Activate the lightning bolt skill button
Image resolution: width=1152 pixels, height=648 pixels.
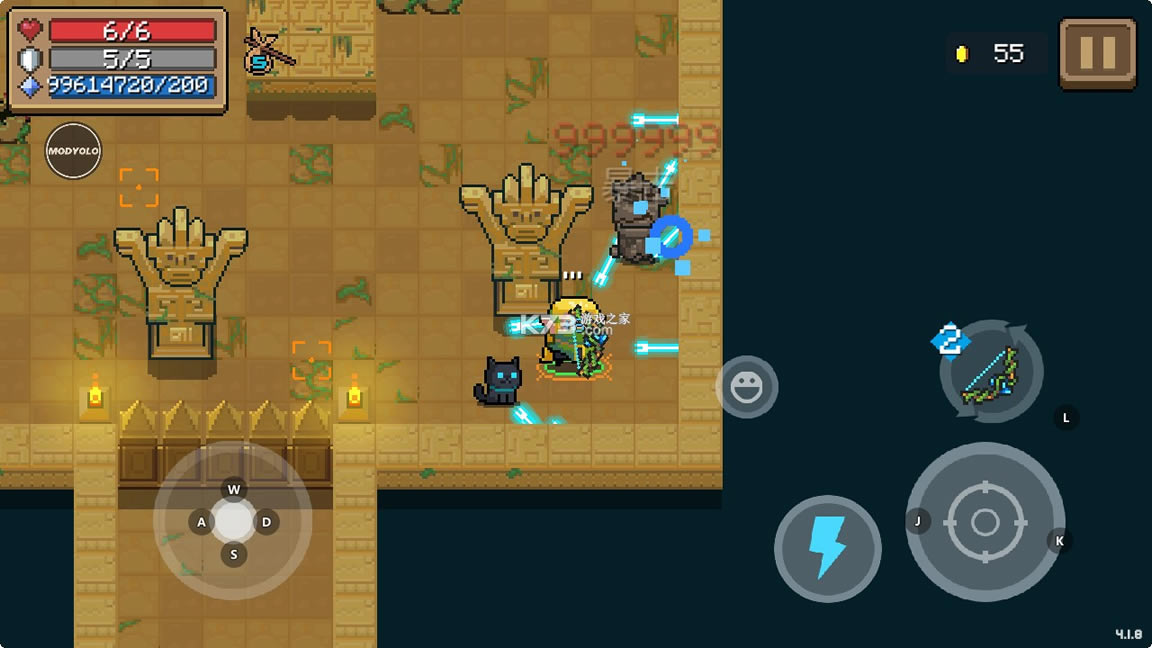pos(827,548)
